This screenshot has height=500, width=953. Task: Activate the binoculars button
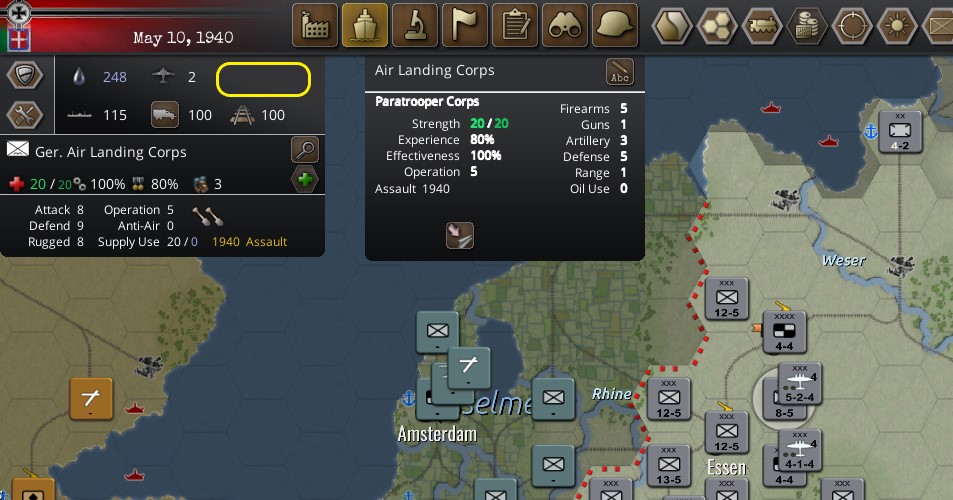566,25
